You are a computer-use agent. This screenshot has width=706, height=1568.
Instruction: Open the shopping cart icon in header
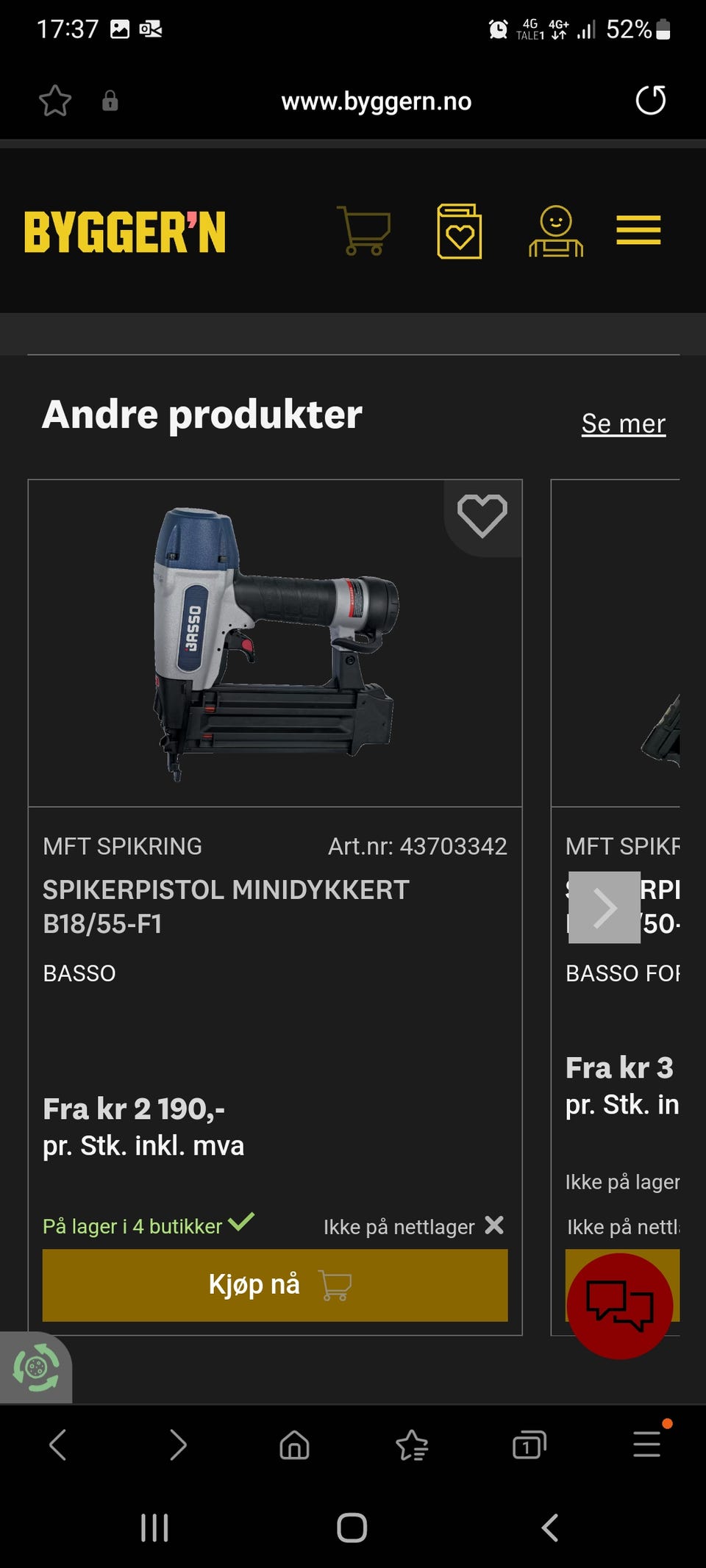[363, 231]
